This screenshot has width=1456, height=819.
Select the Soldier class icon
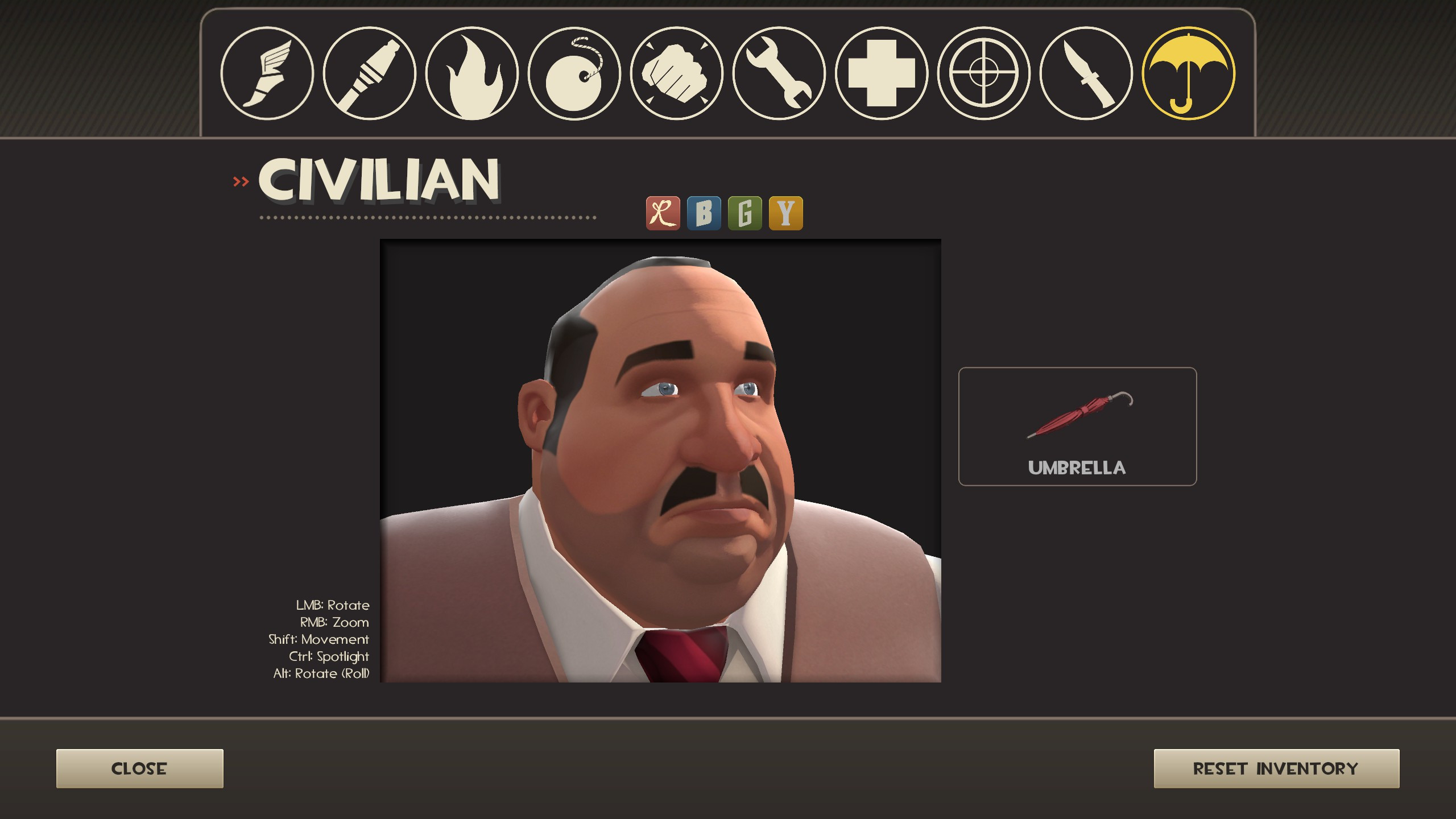click(370, 74)
